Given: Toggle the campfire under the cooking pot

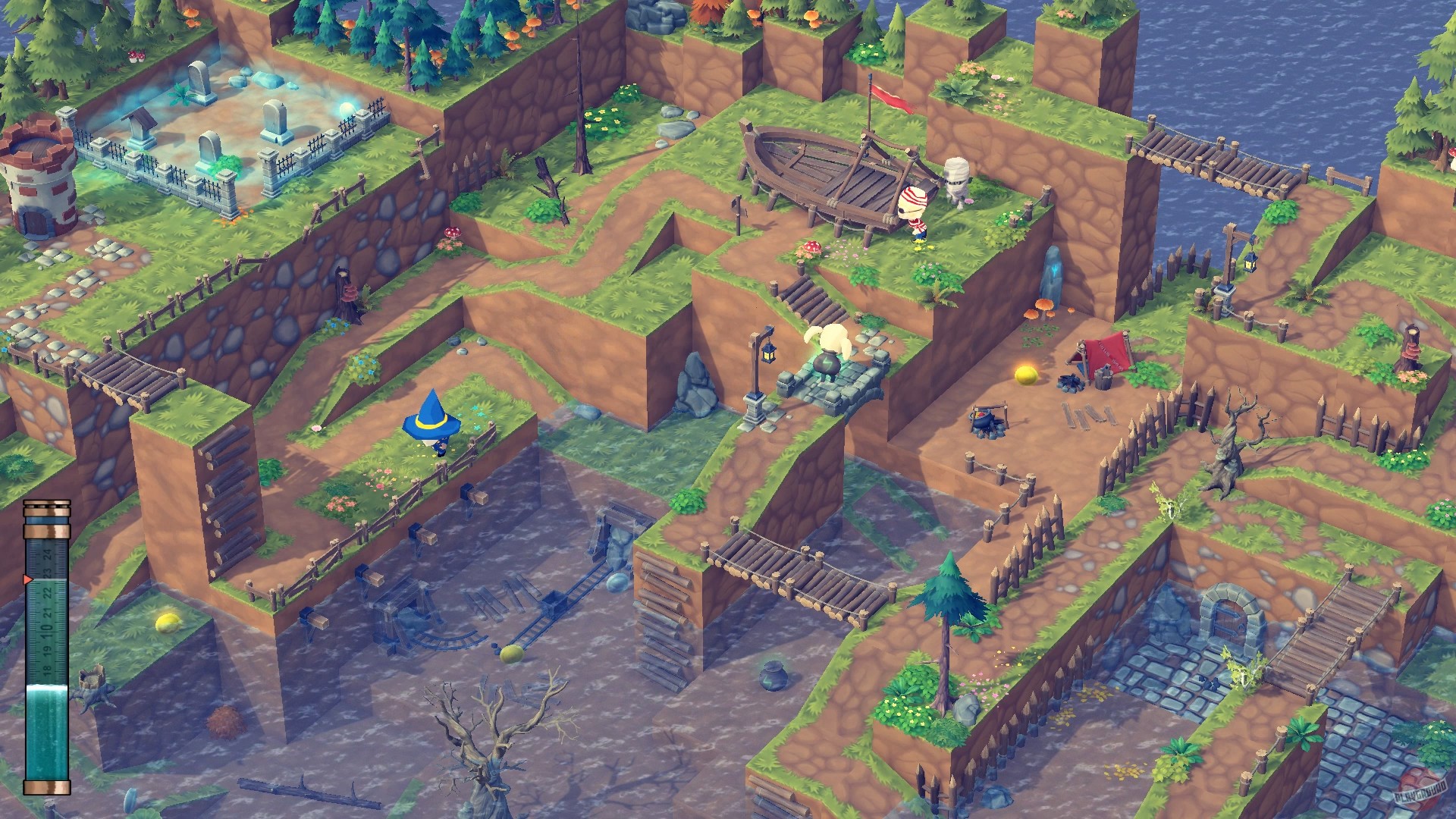Looking at the screenshot, I should click(986, 425).
